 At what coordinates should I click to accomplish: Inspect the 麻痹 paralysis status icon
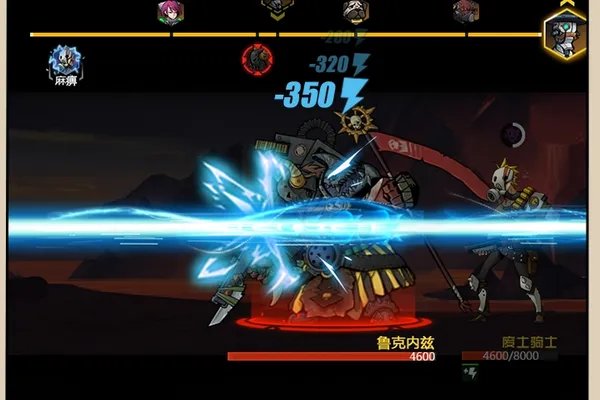[x=66, y=62]
